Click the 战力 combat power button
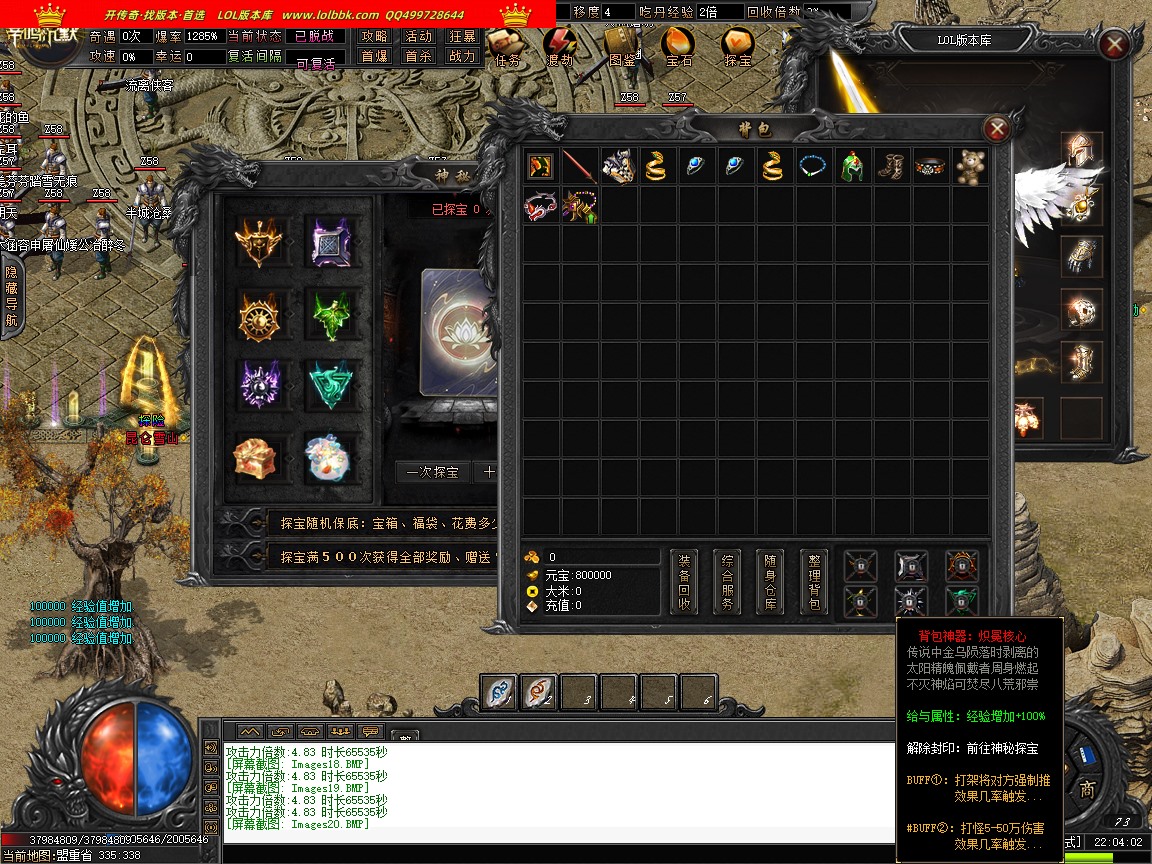The width and height of the screenshot is (1152, 864). pos(462,57)
